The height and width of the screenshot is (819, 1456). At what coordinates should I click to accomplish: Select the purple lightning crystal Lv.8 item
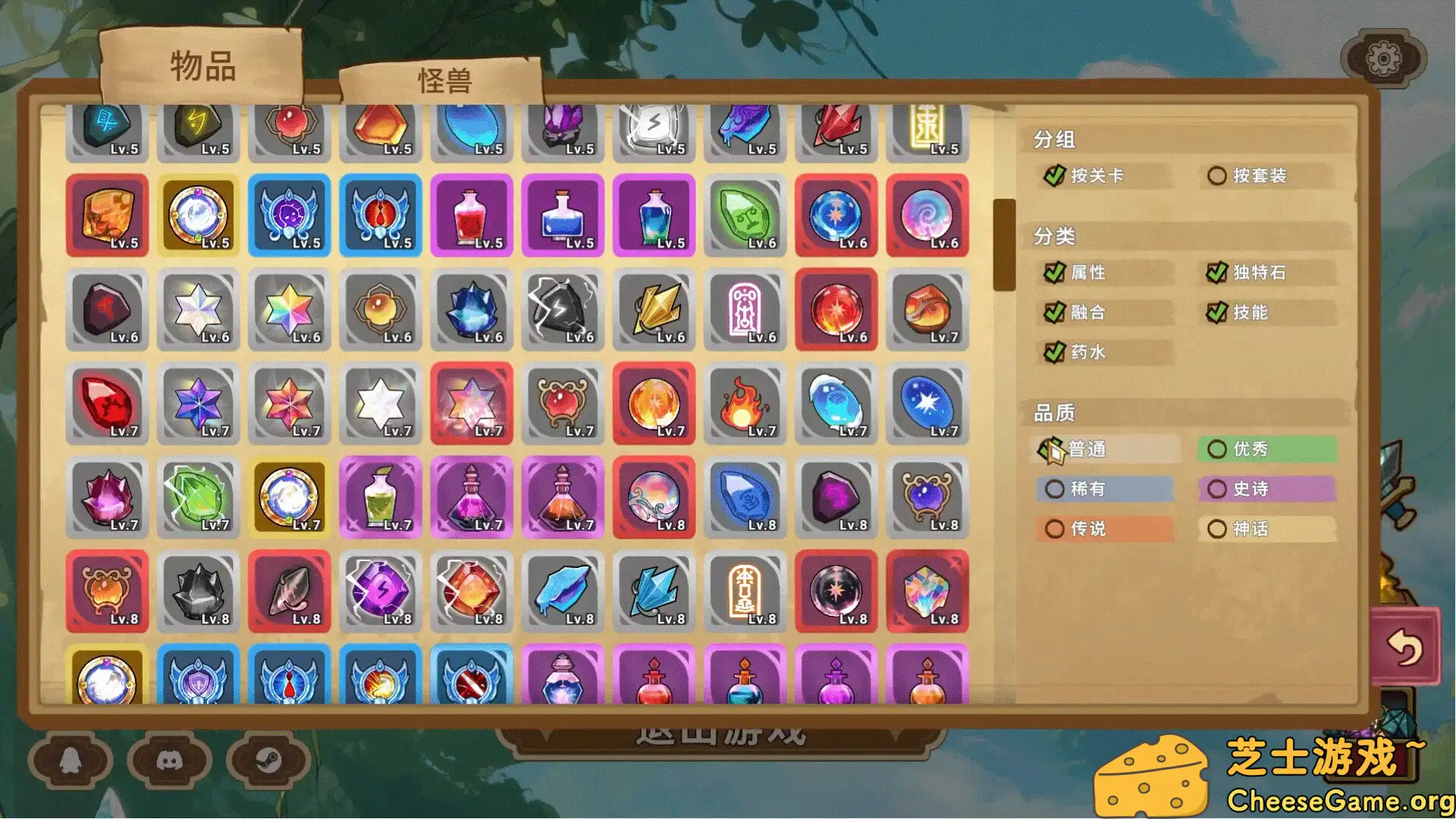pos(381,592)
